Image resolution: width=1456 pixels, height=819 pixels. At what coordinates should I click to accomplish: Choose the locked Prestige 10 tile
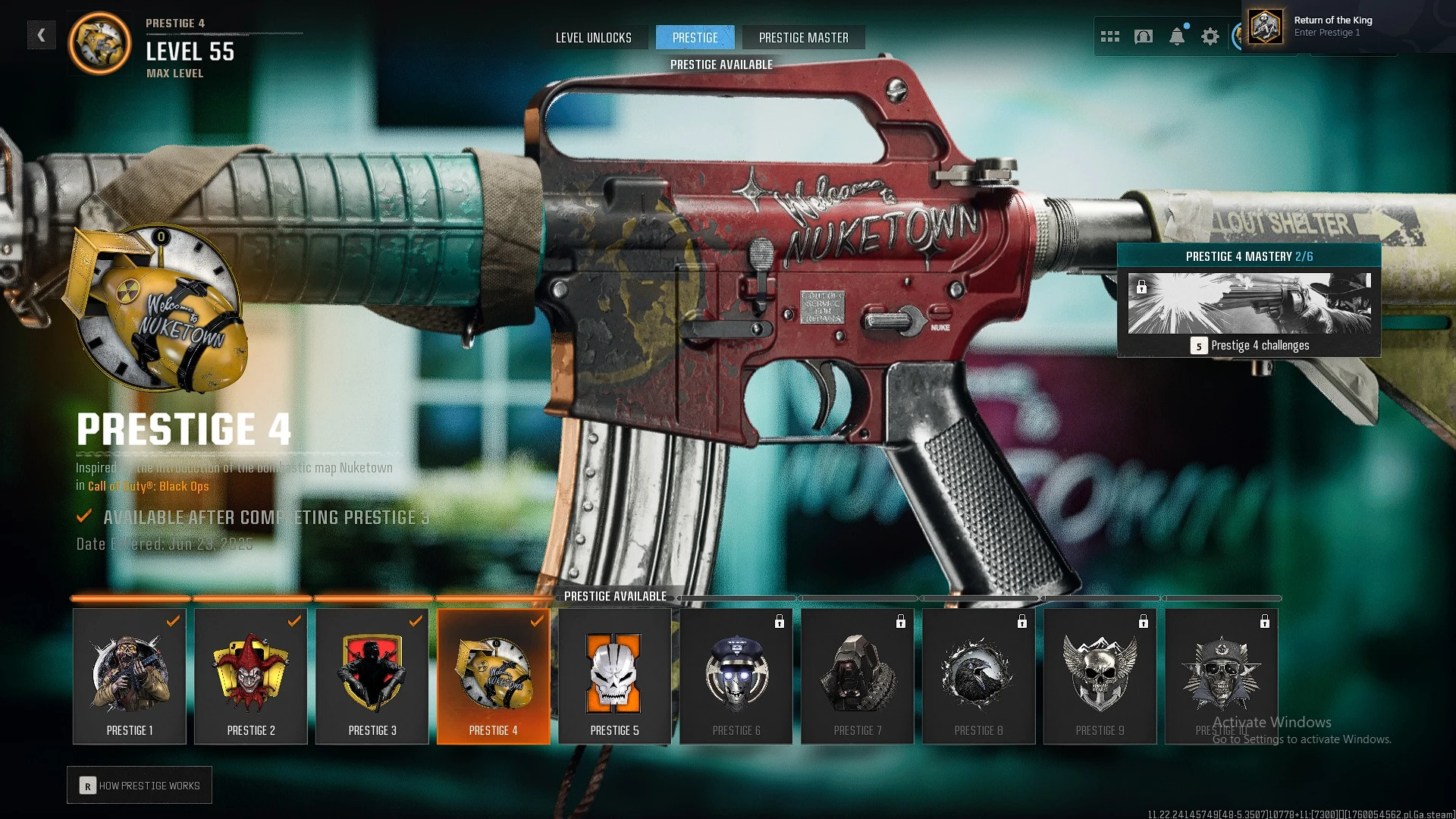(x=1222, y=676)
